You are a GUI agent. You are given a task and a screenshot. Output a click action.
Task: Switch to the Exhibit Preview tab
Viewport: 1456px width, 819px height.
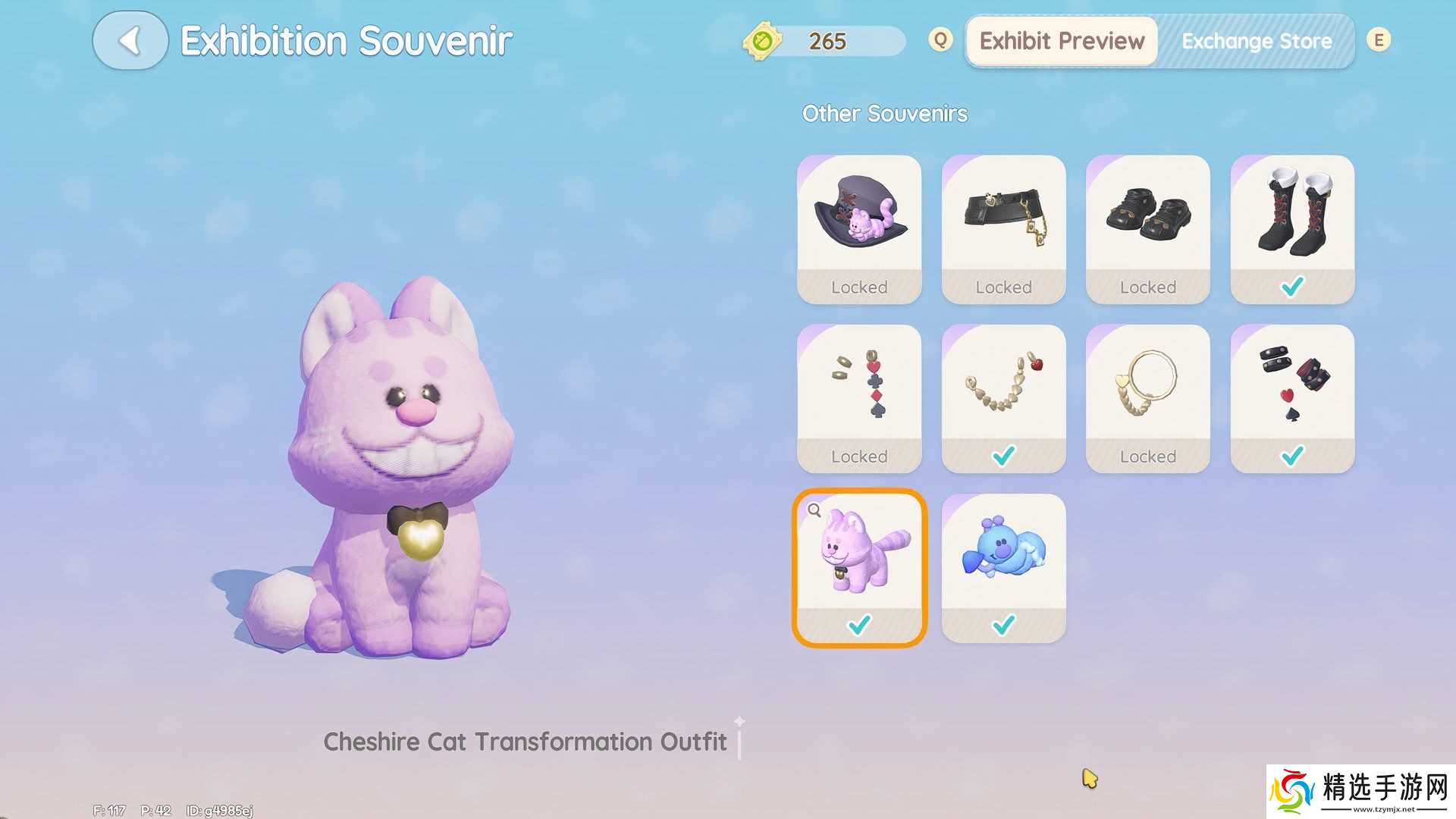1061,41
